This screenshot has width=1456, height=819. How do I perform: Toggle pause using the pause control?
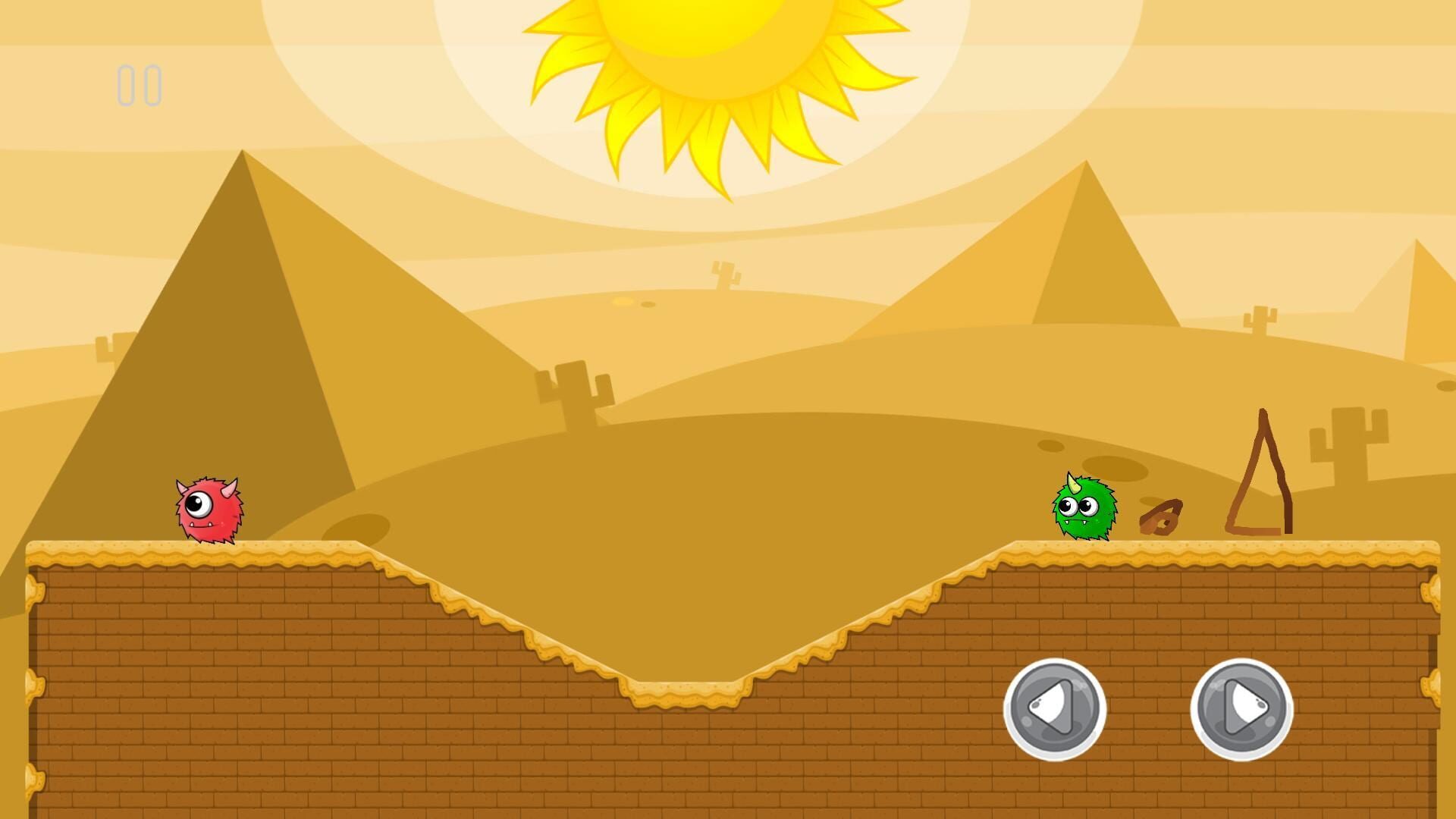[x=140, y=83]
